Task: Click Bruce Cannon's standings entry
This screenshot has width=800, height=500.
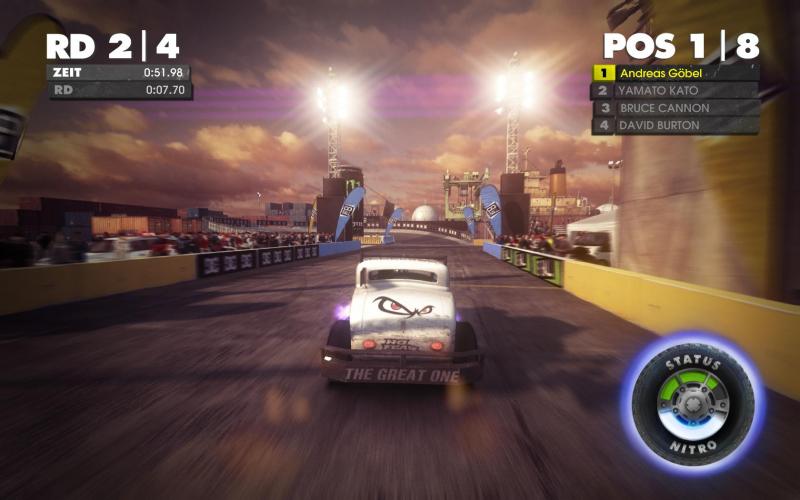Action: pyautogui.click(x=675, y=108)
